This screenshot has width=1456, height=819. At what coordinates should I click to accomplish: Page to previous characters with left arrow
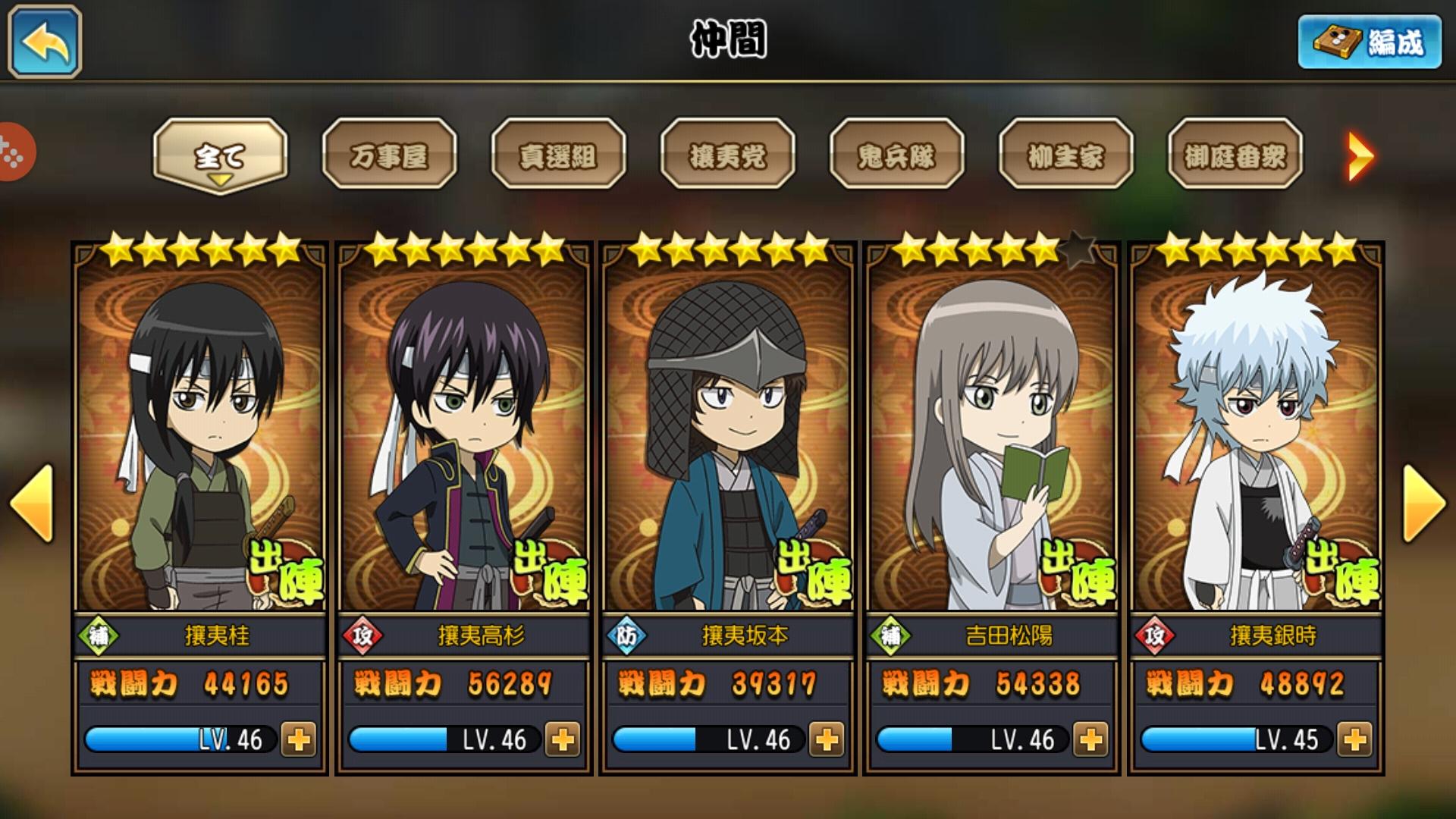(x=32, y=503)
